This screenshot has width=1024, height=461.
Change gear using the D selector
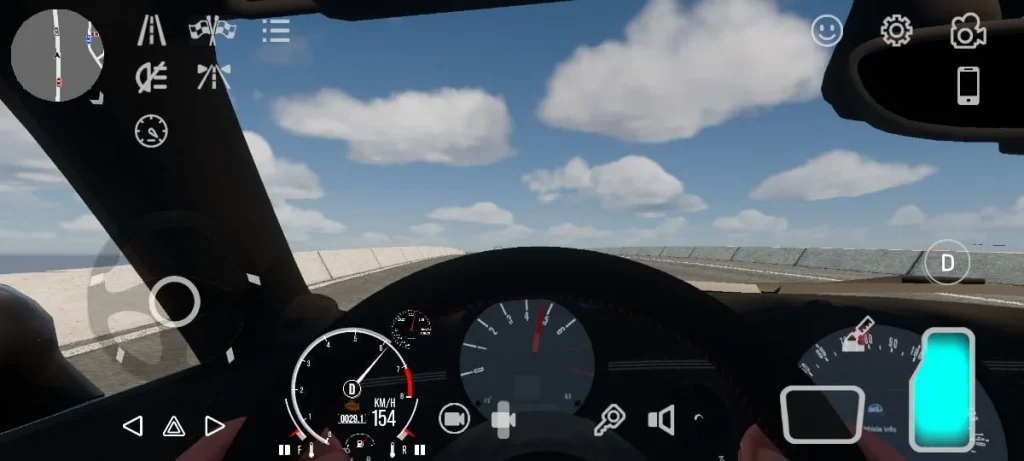[x=946, y=264]
